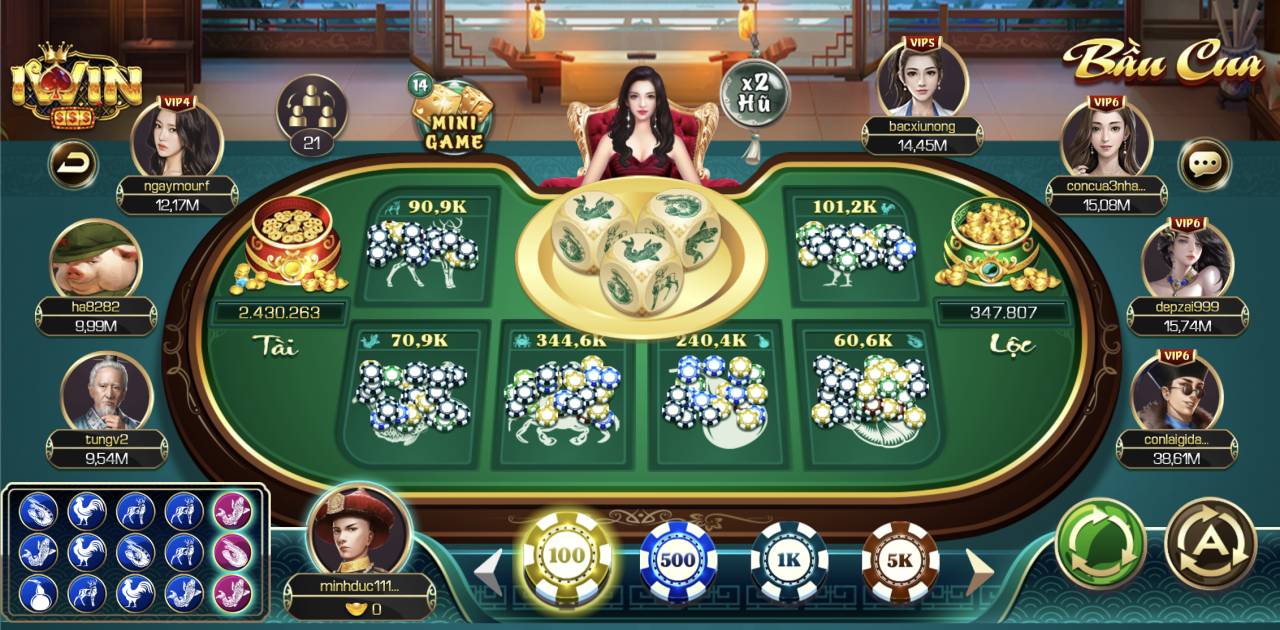Choose the 1K chip
This screenshot has width=1280, height=630.
point(789,560)
